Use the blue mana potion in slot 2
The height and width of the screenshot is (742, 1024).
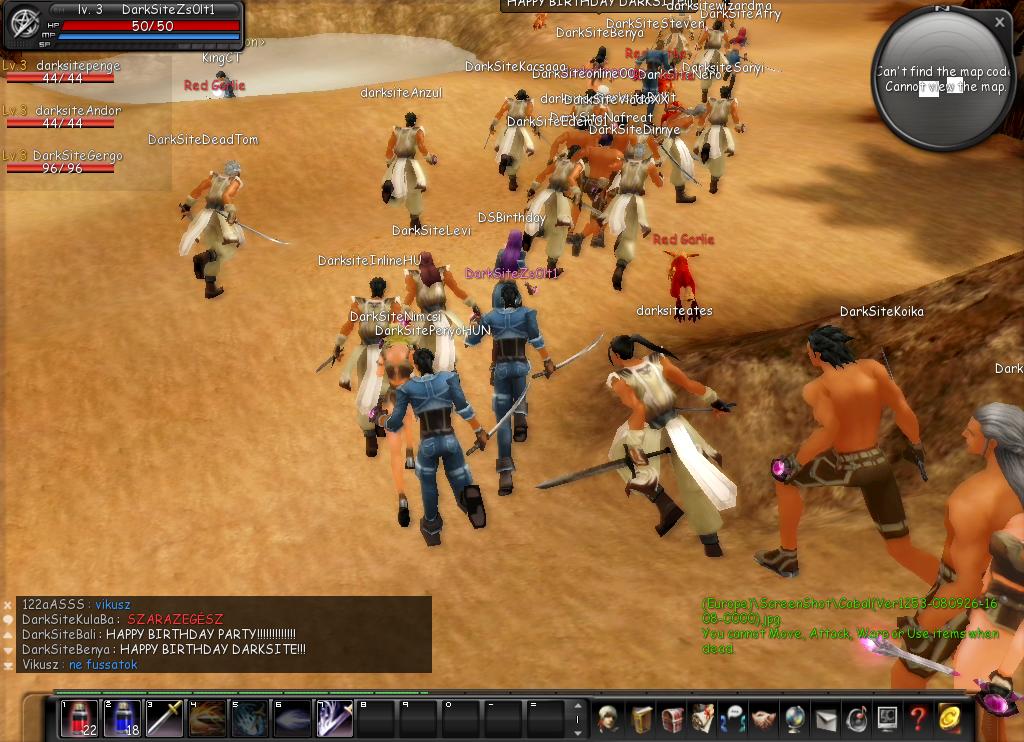click(x=121, y=719)
